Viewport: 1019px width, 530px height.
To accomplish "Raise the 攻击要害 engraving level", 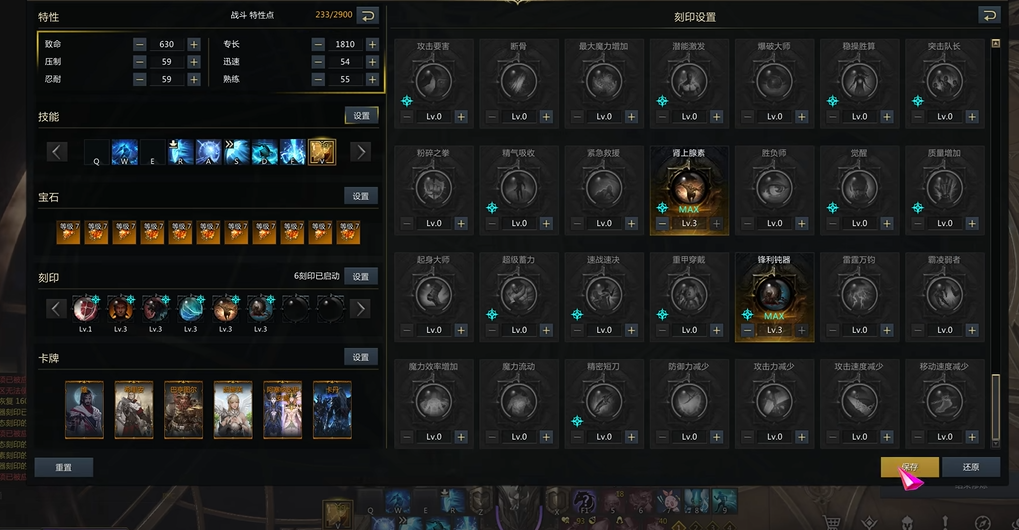I will (x=461, y=116).
